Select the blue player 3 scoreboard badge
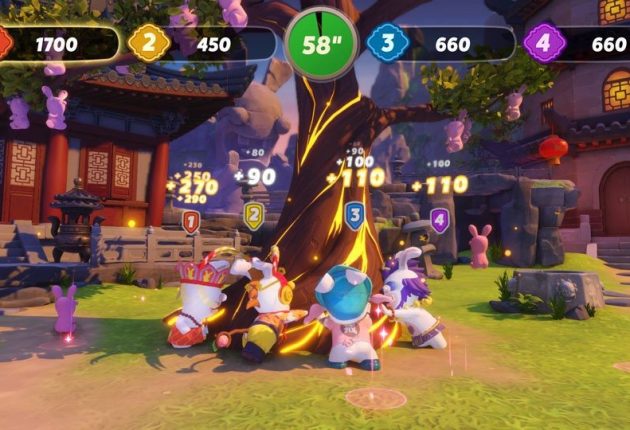Image resolution: width=630 pixels, height=430 pixels. [x=386, y=44]
